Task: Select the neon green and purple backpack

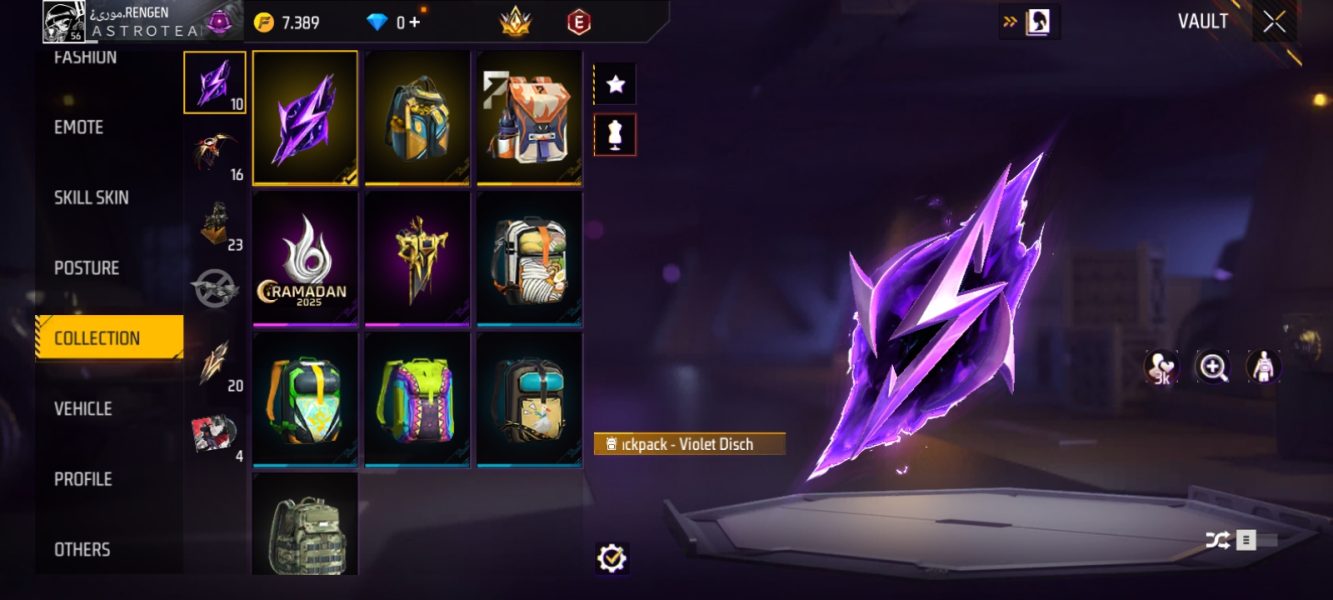Action: pyautogui.click(x=417, y=399)
